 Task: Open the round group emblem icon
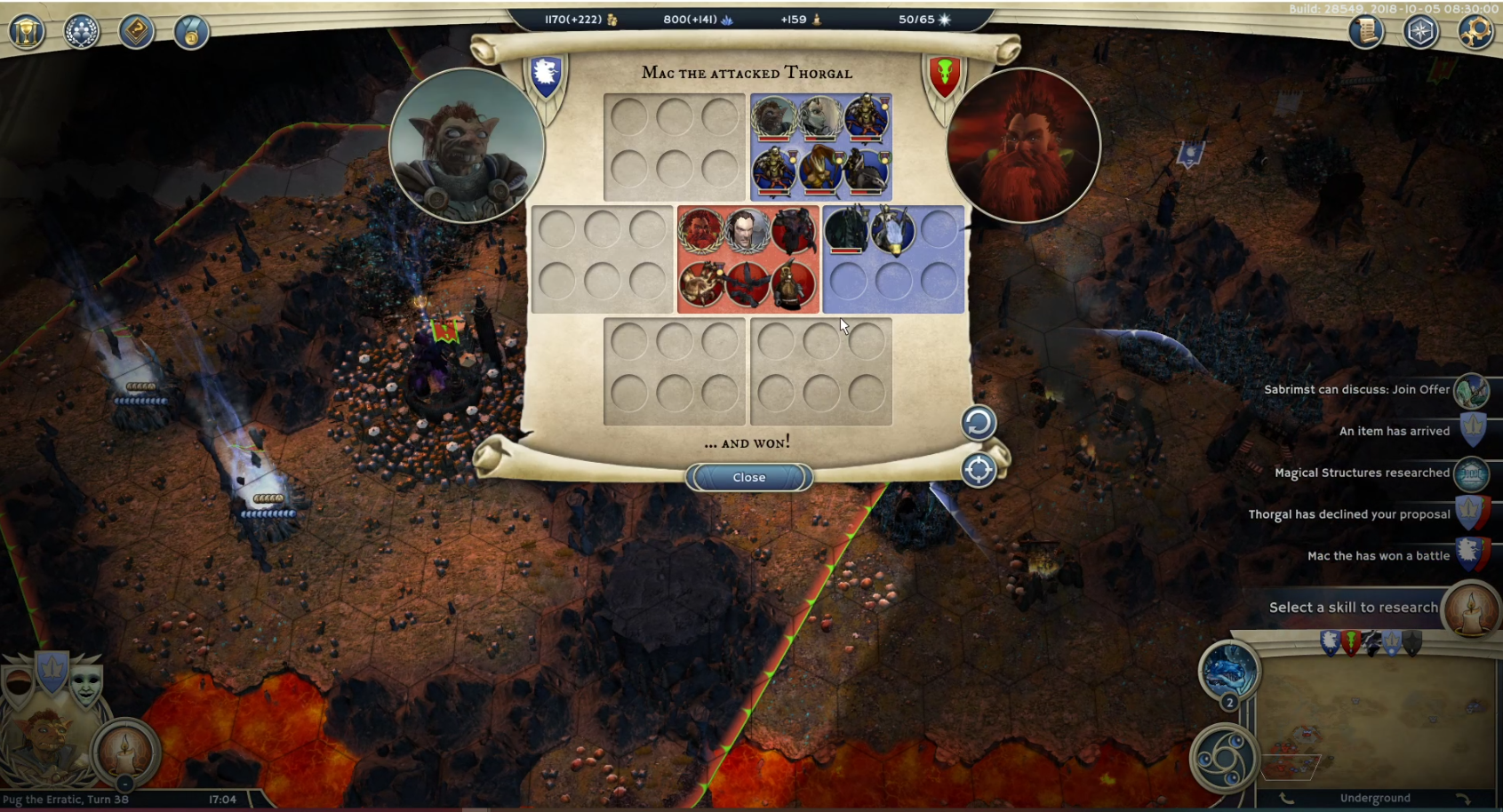tap(82, 32)
